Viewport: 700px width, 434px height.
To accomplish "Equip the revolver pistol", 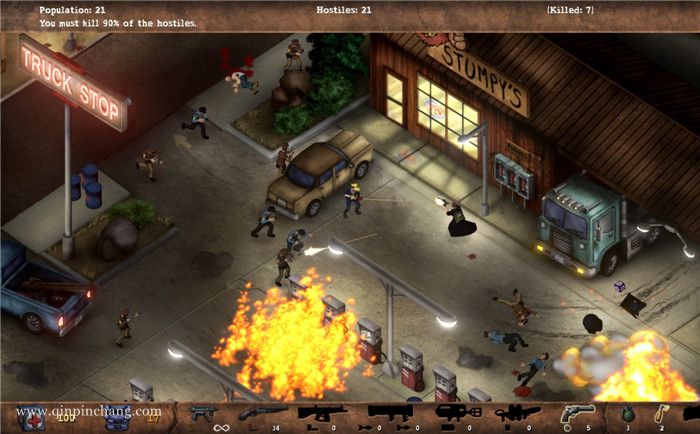I will (x=577, y=413).
